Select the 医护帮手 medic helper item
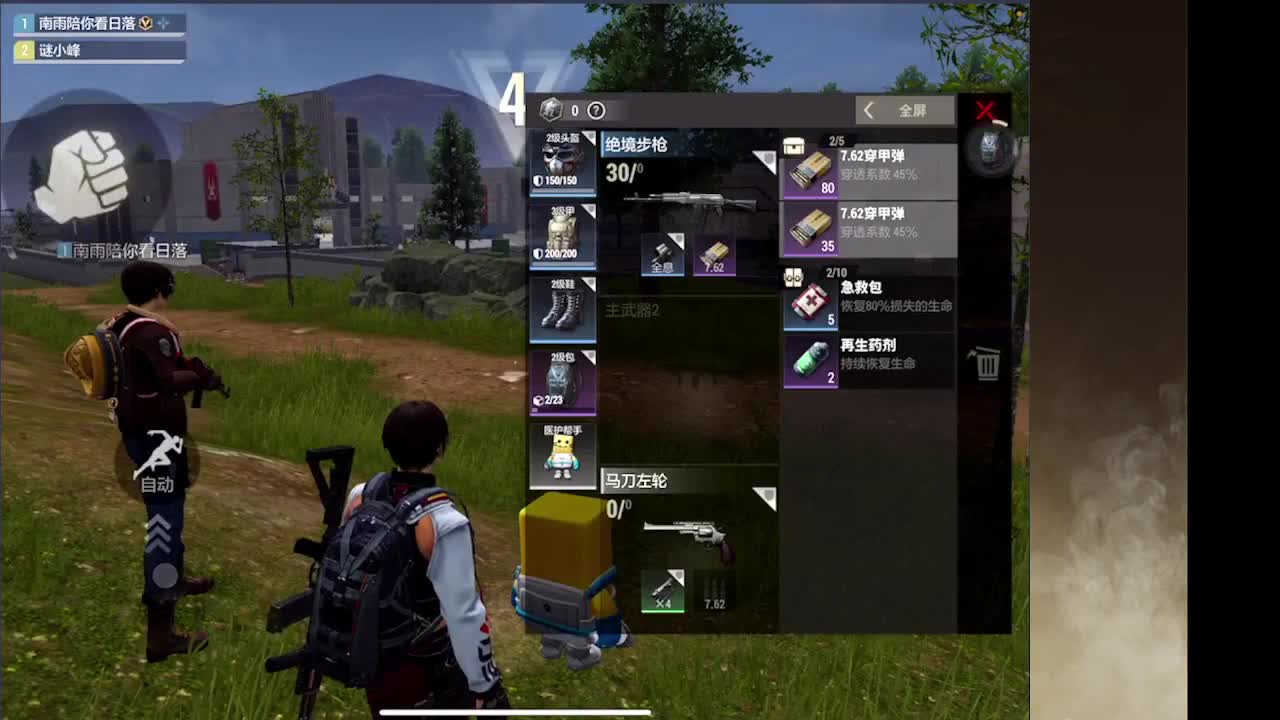This screenshot has height=720, width=1280. click(562, 455)
